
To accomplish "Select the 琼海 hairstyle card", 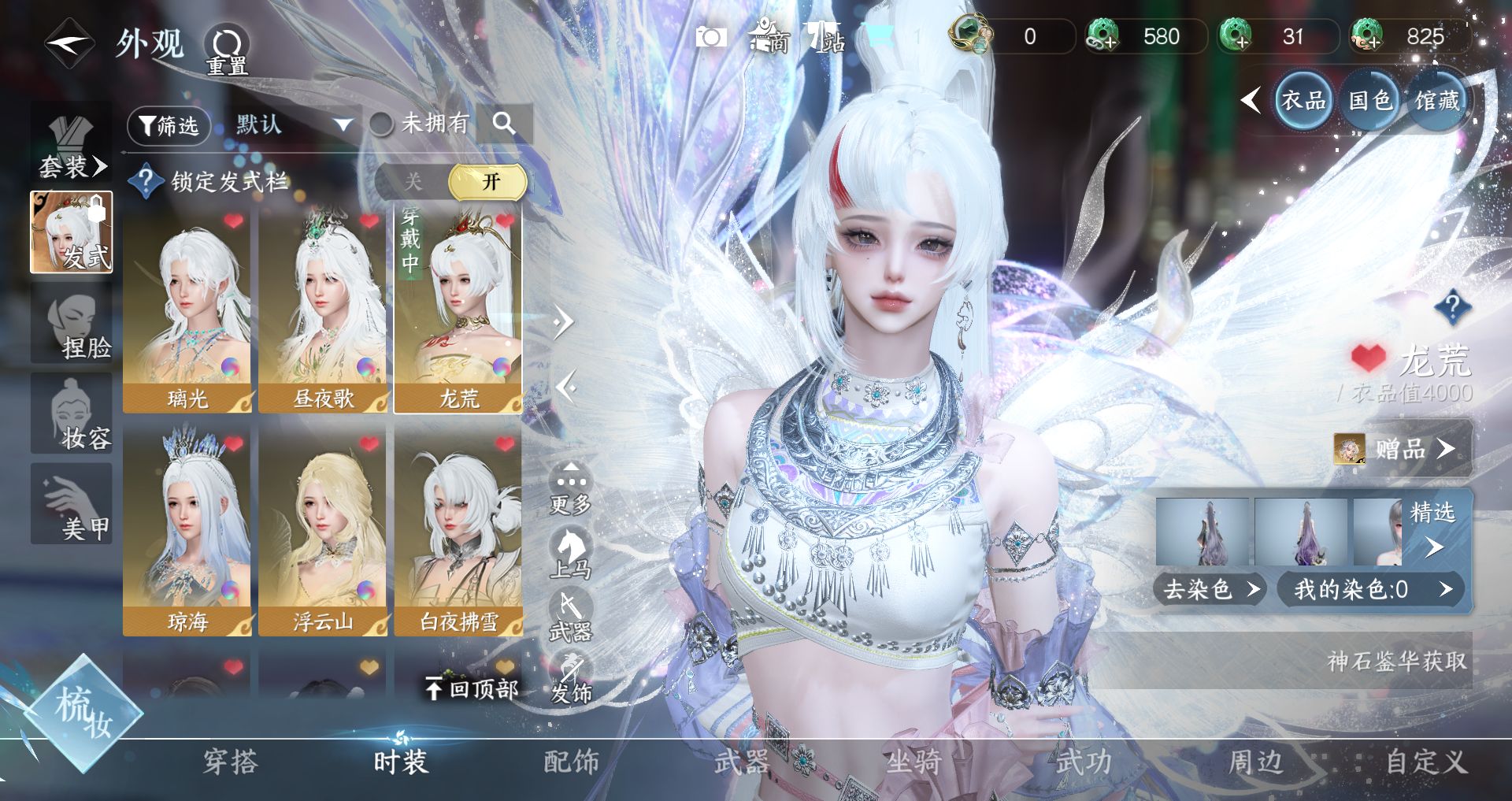I will click(x=187, y=533).
